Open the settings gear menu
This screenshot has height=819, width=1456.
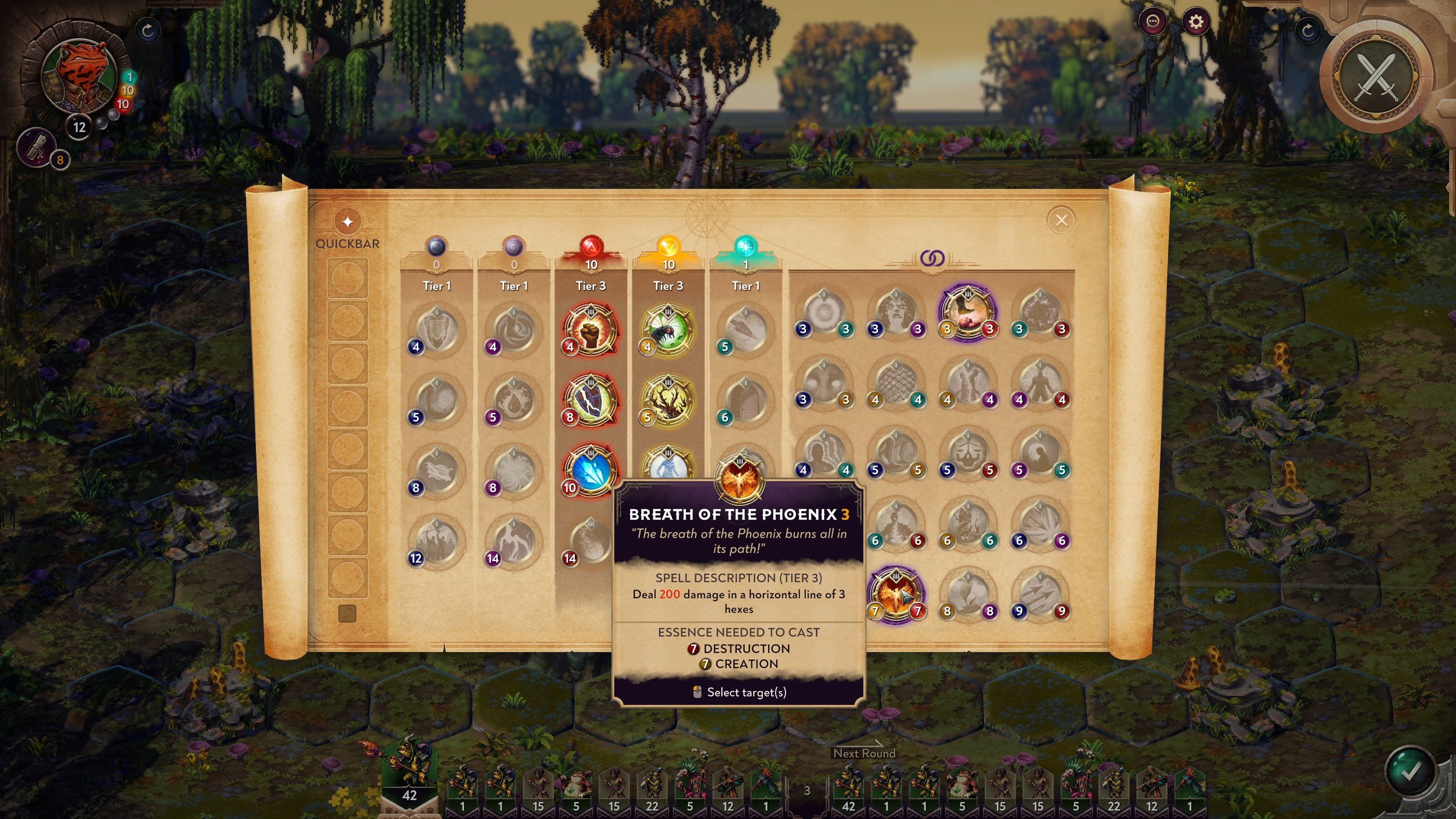click(x=1196, y=22)
